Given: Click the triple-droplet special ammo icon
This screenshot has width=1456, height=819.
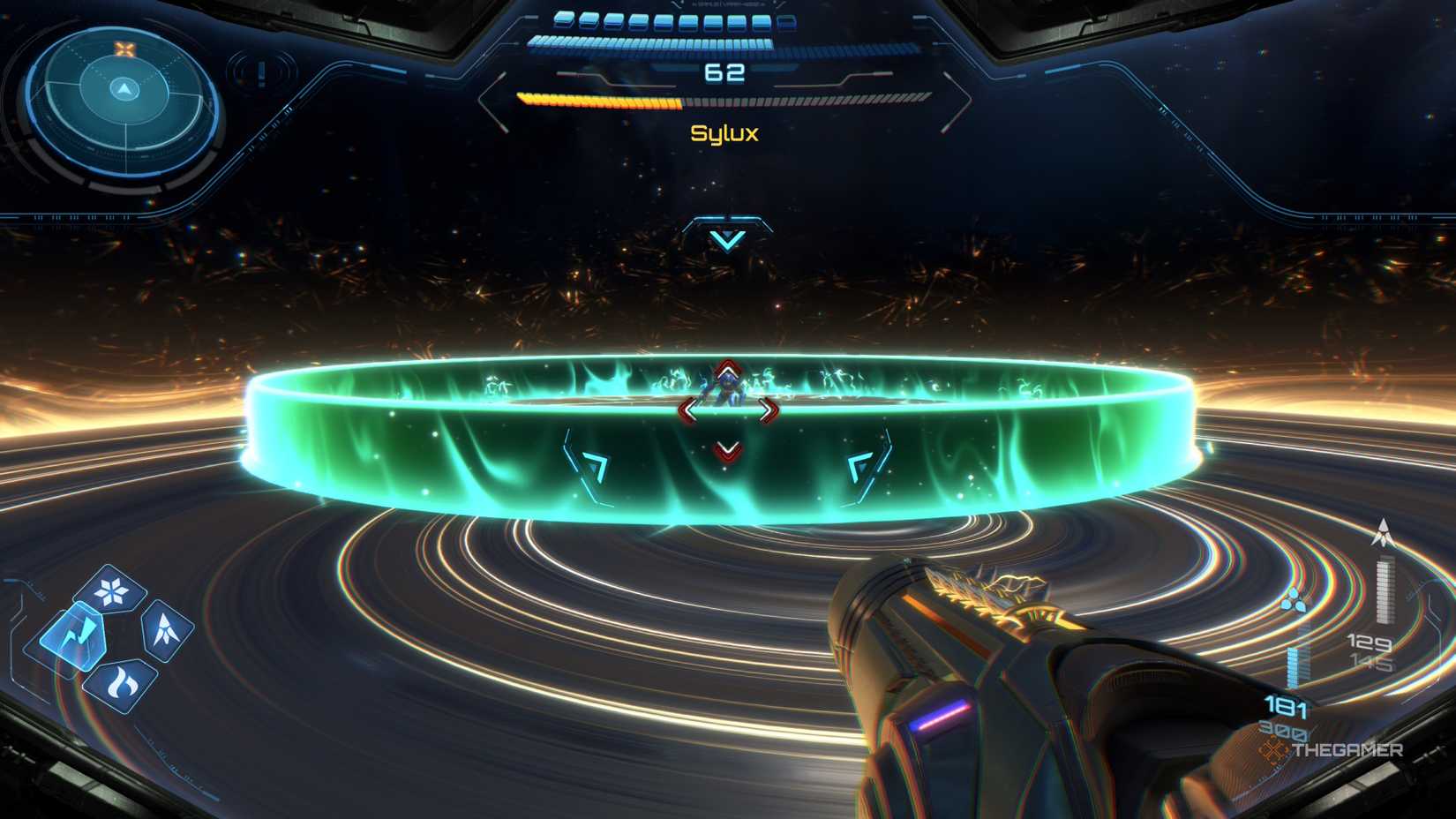Looking at the screenshot, I should pos(1295,599).
